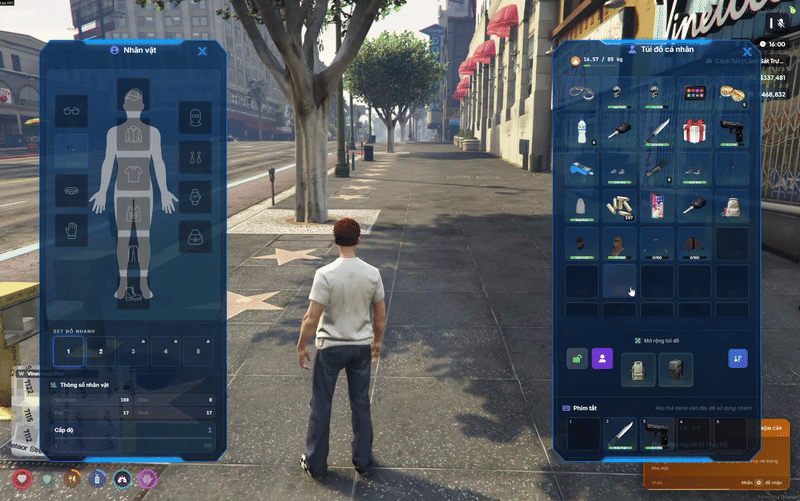Viewport: 800px width, 501px height.
Task: Select the bullets ammo stack
Action: 619,206
